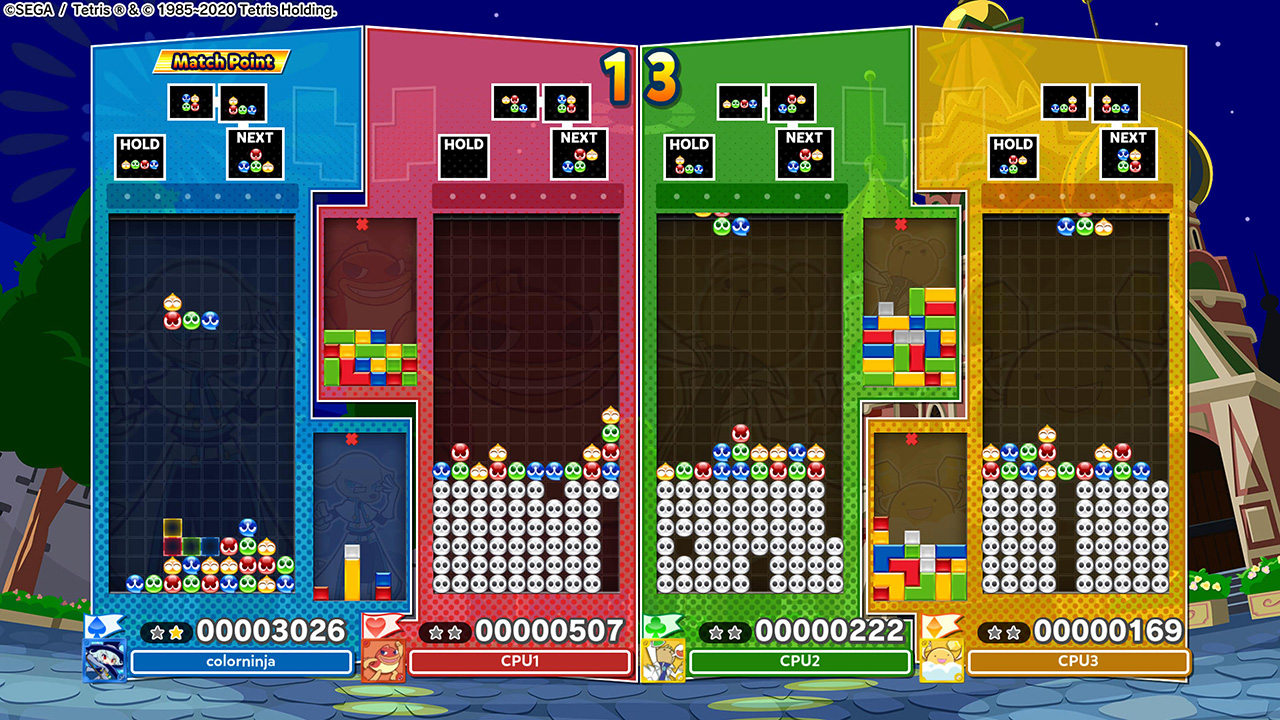The width and height of the screenshot is (1280, 720).
Task: Click the Match Point banner
Action: tap(219, 62)
